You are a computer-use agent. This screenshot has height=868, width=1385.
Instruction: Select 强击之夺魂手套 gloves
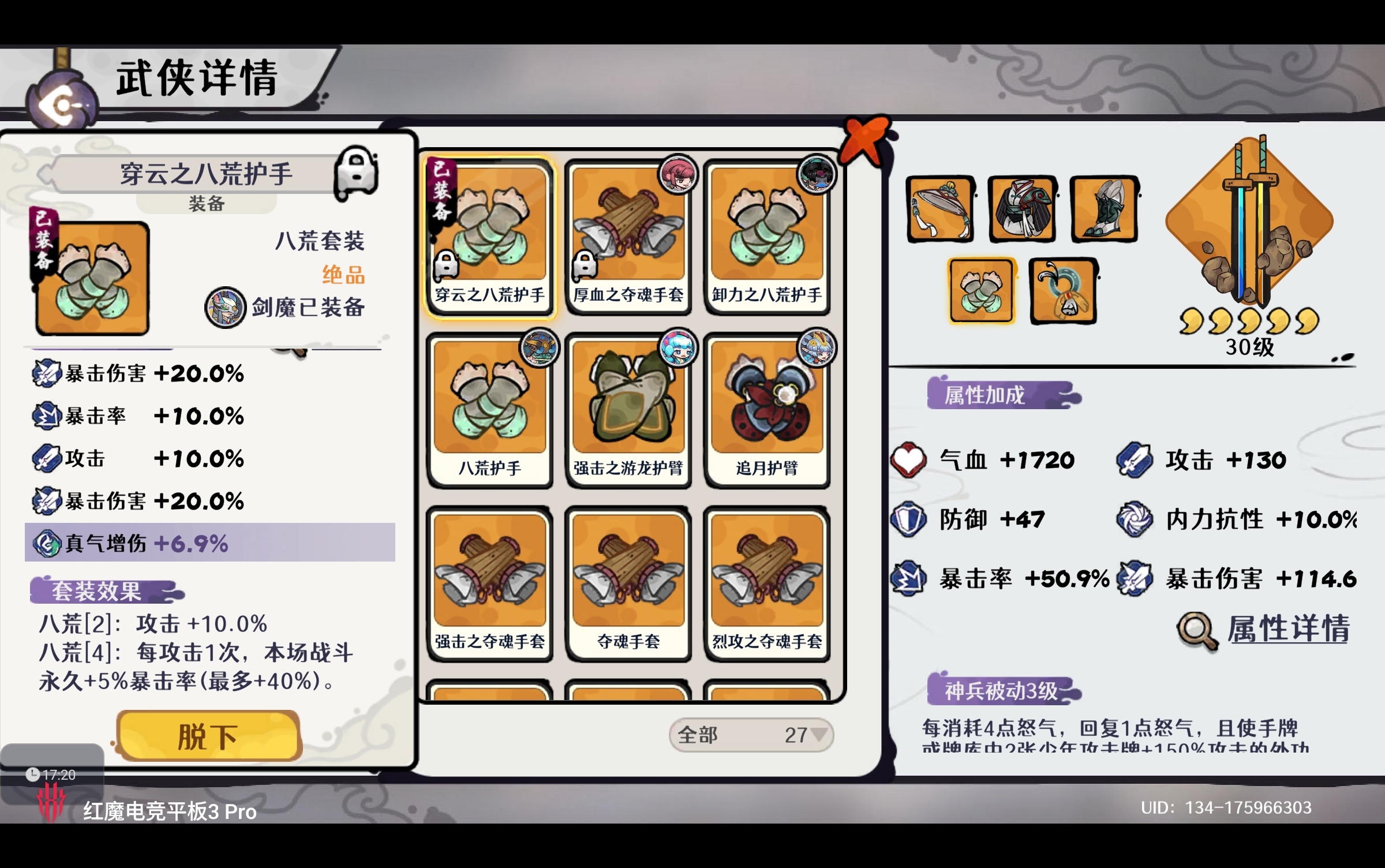[x=489, y=583]
